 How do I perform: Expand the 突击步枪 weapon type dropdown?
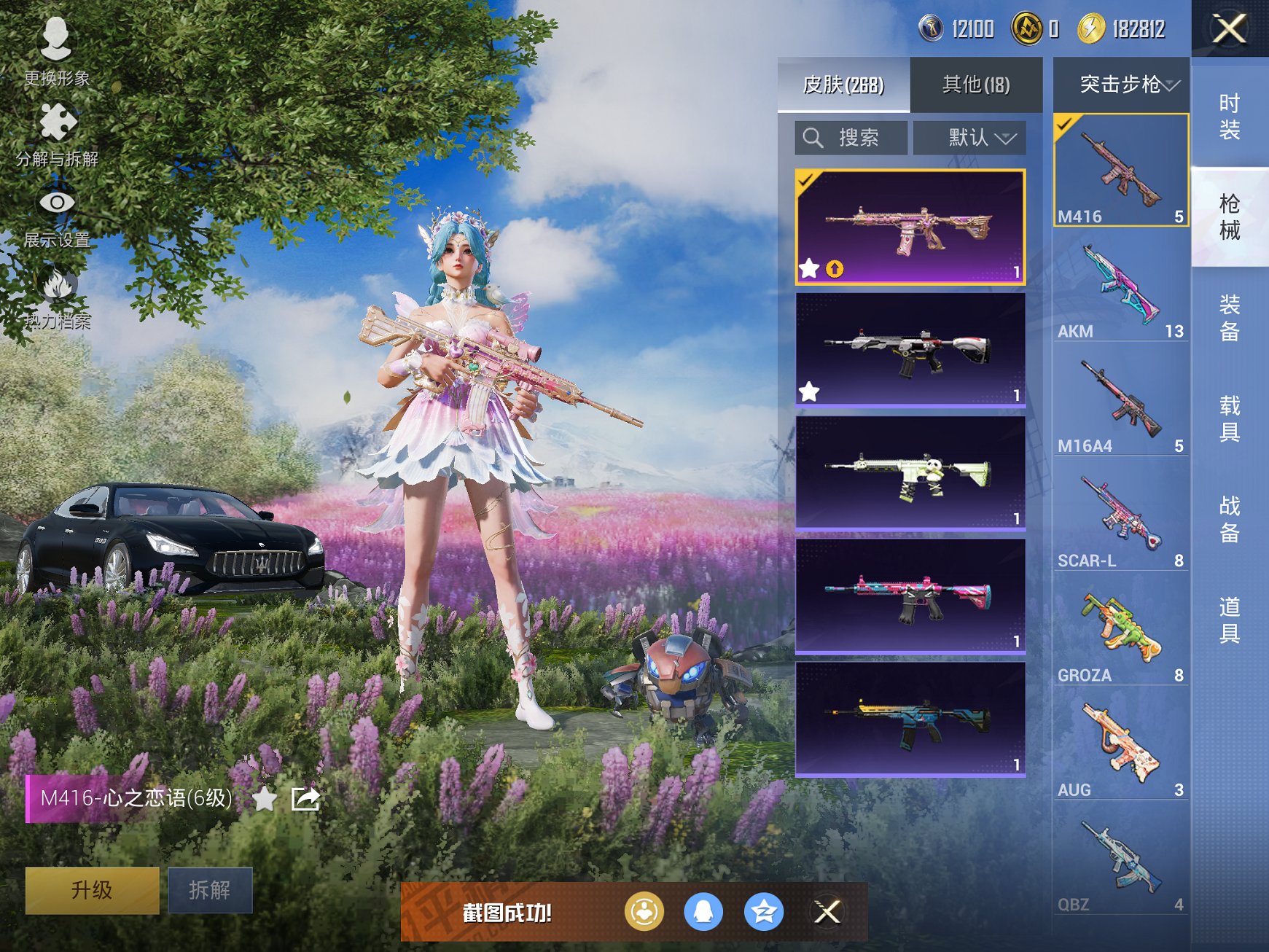click(1121, 85)
